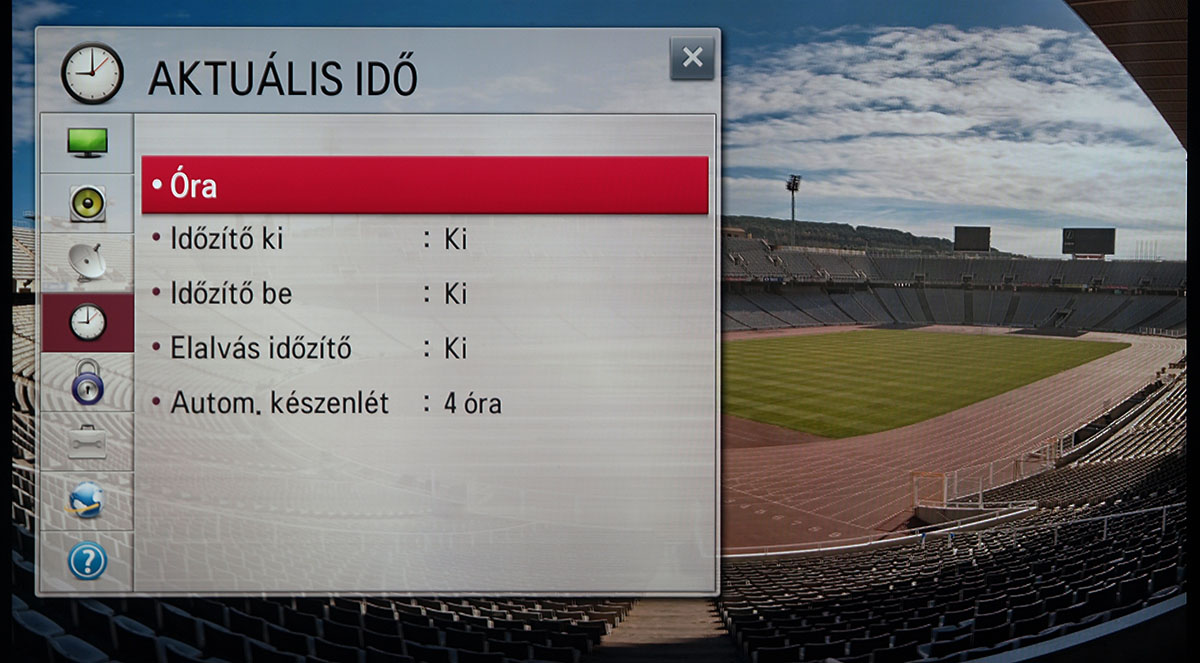Viewport: 1200px width, 663px height.
Task: Open the sound settings speaker tab
Action: [87, 203]
